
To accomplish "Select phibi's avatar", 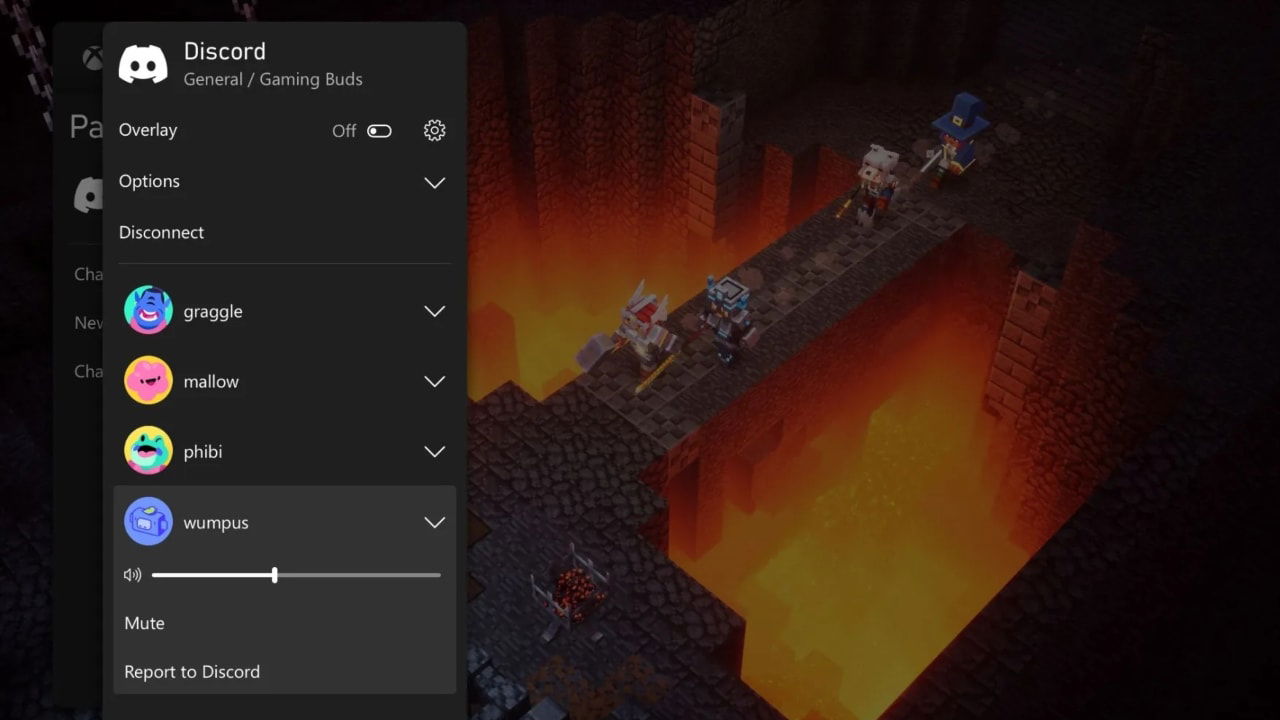I will [148, 451].
